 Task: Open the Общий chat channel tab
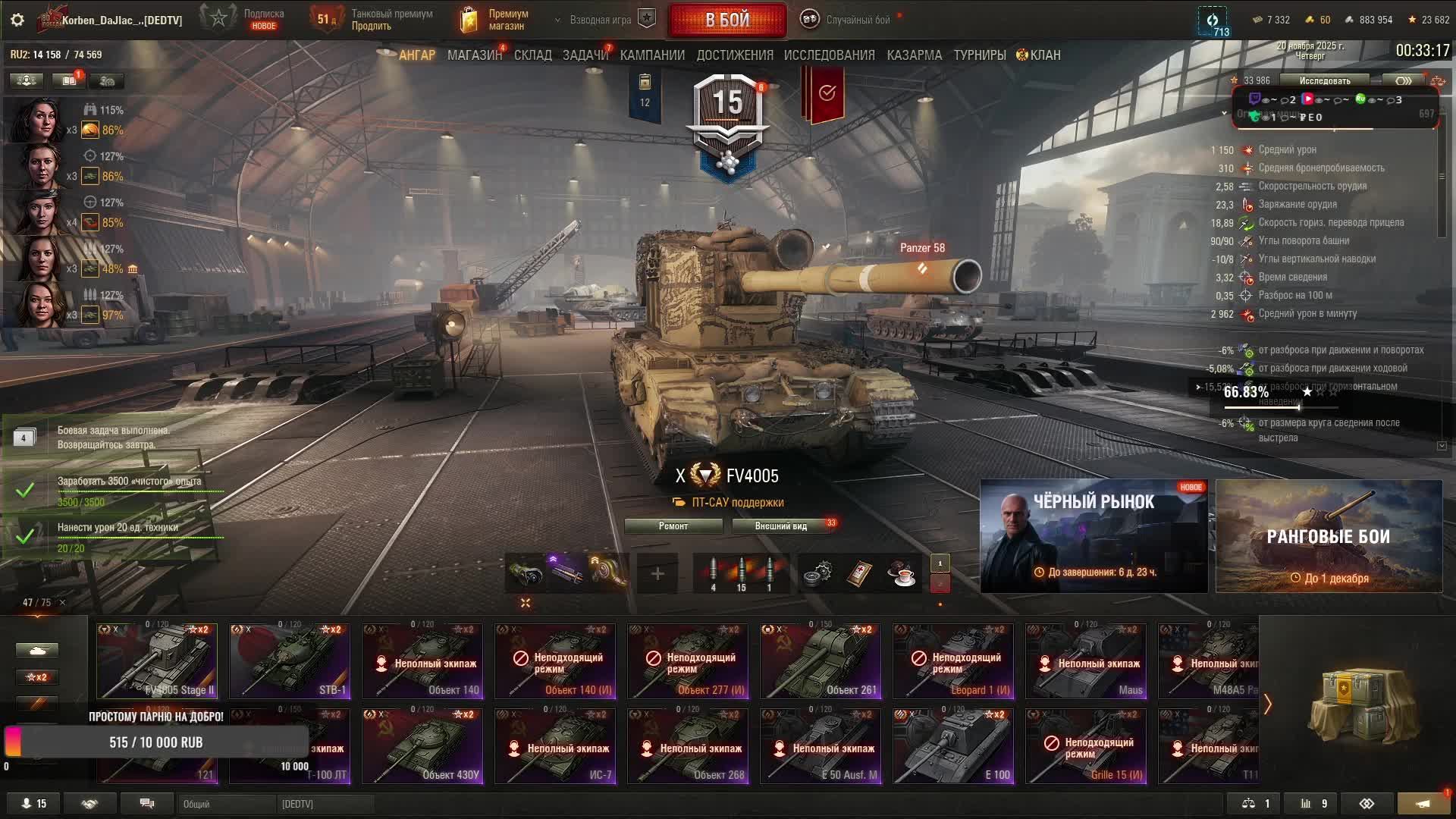click(226, 804)
